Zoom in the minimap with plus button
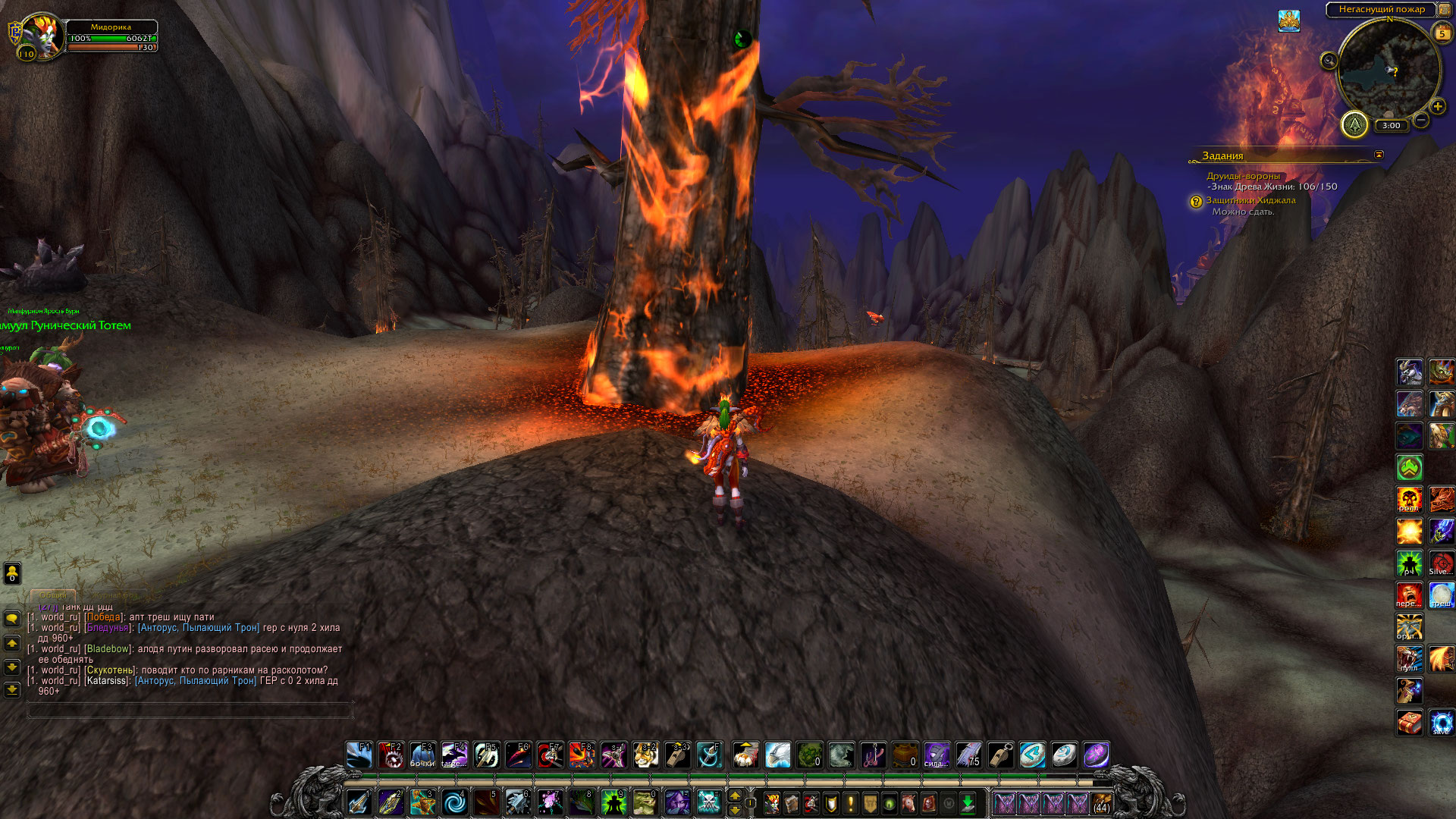This screenshot has height=819, width=1456. pyautogui.click(x=1438, y=107)
